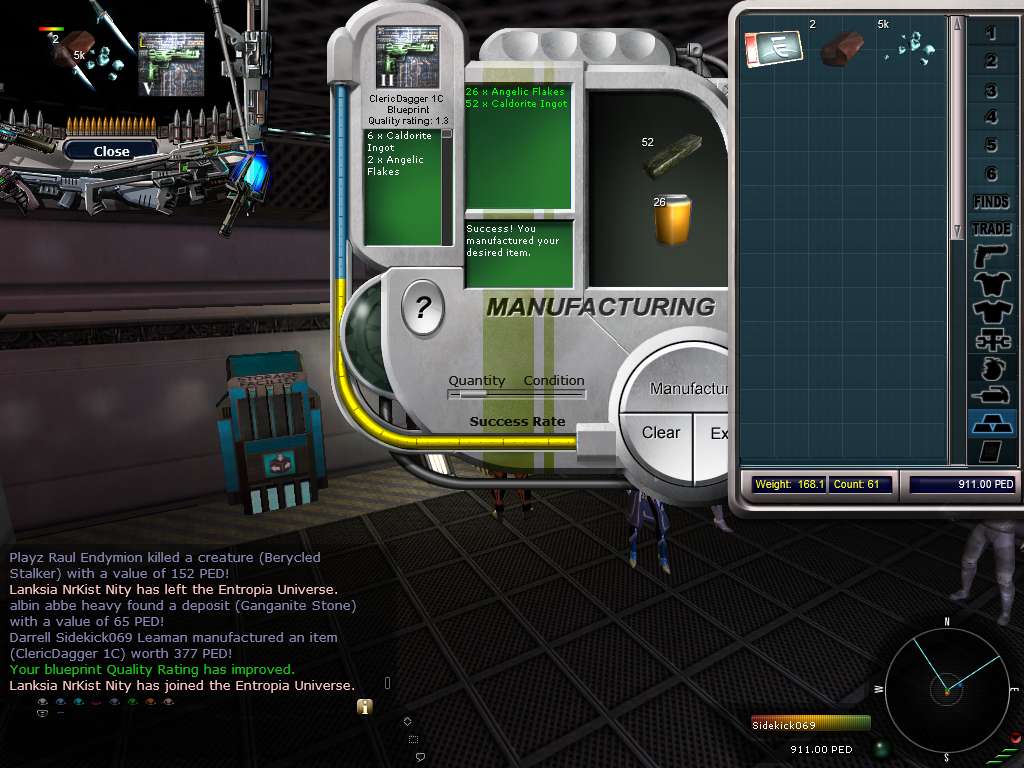The height and width of the screenshot is (768, 1024).
Task: Pick the Caldorite Ingot stack of 52
Action: (672, 156)
